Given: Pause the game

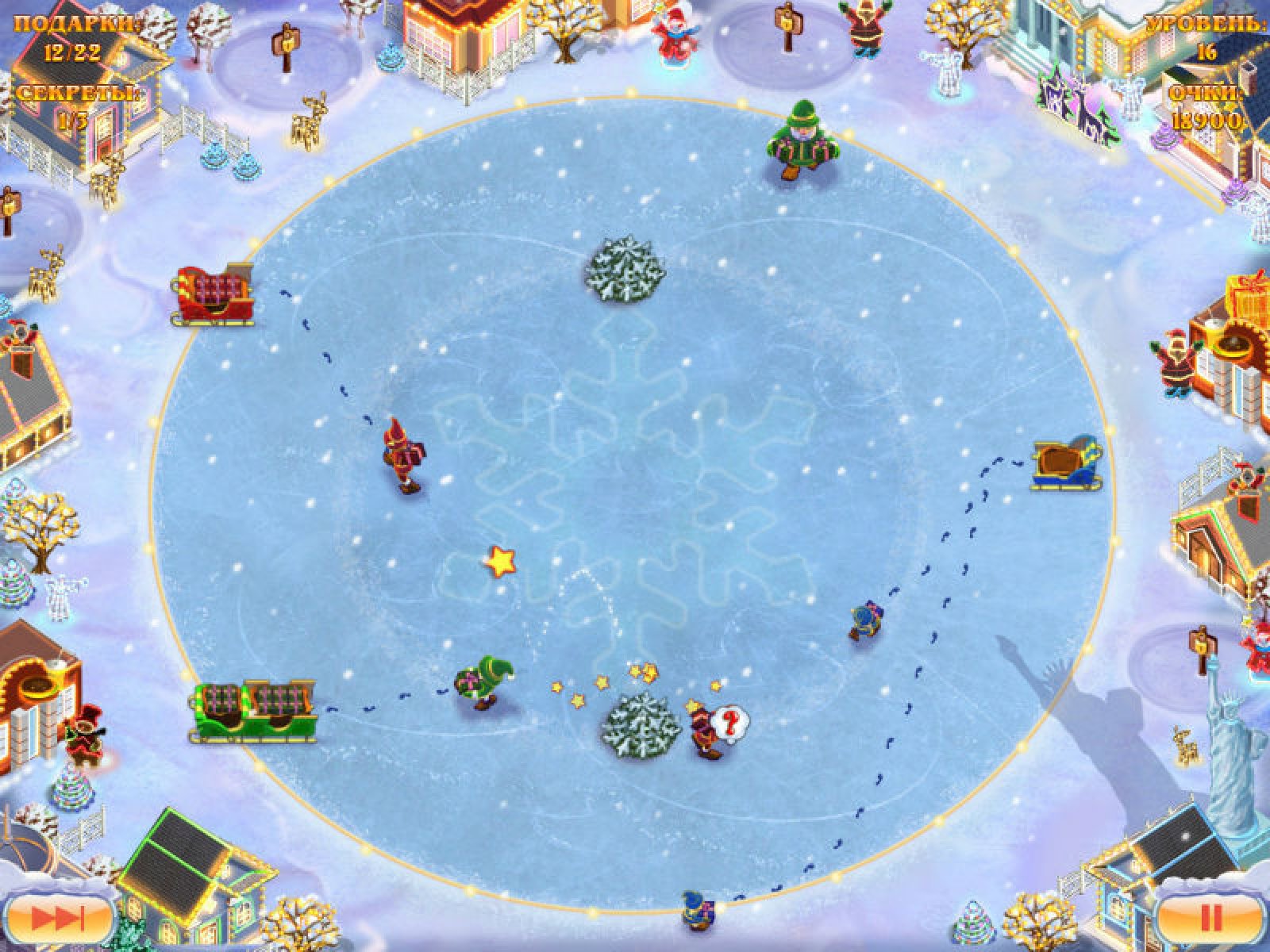Looking at the screenshot, I should tap(1211, 919).
